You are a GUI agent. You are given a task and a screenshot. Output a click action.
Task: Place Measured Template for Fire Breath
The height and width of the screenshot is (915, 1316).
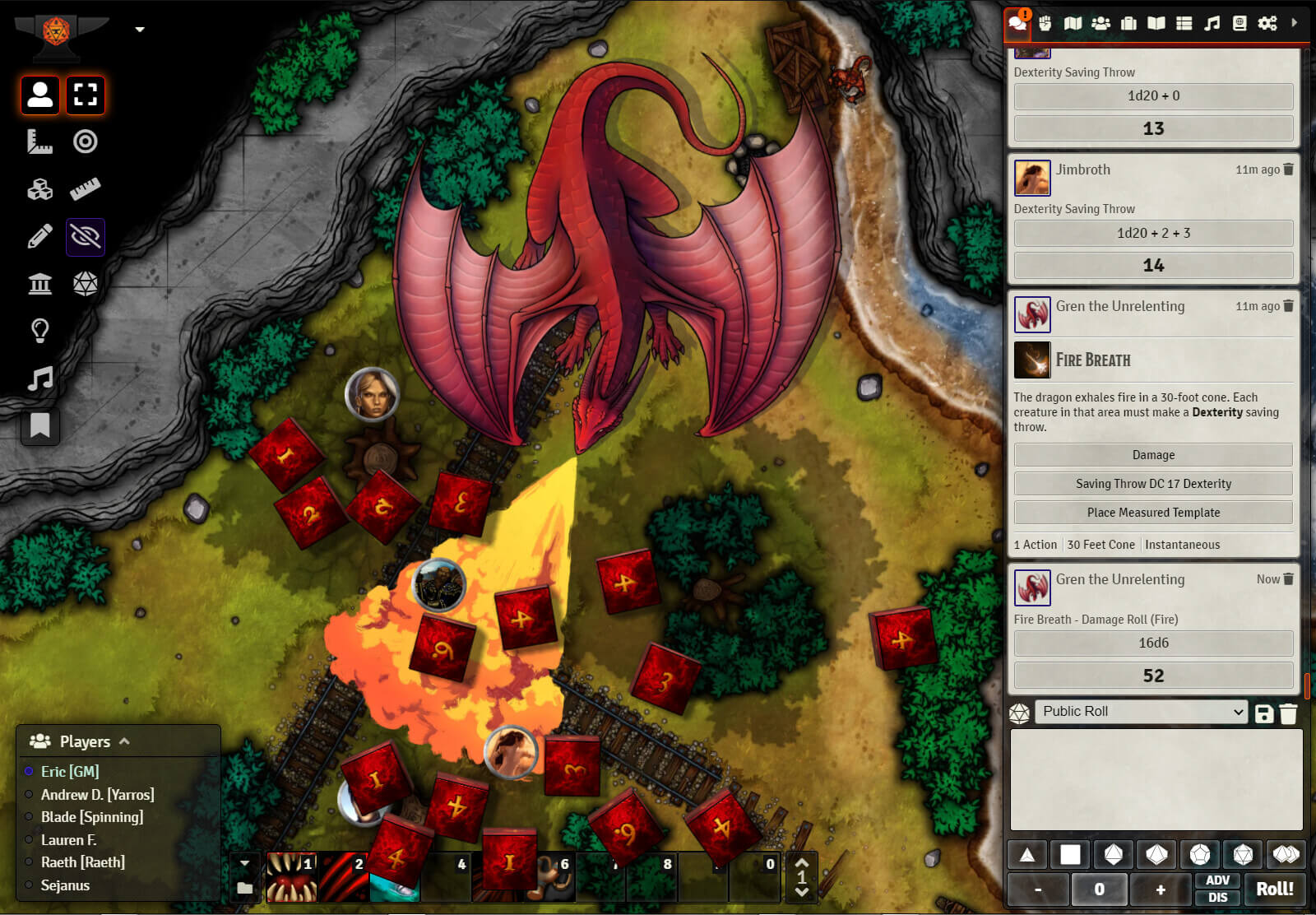(1153, 513)
